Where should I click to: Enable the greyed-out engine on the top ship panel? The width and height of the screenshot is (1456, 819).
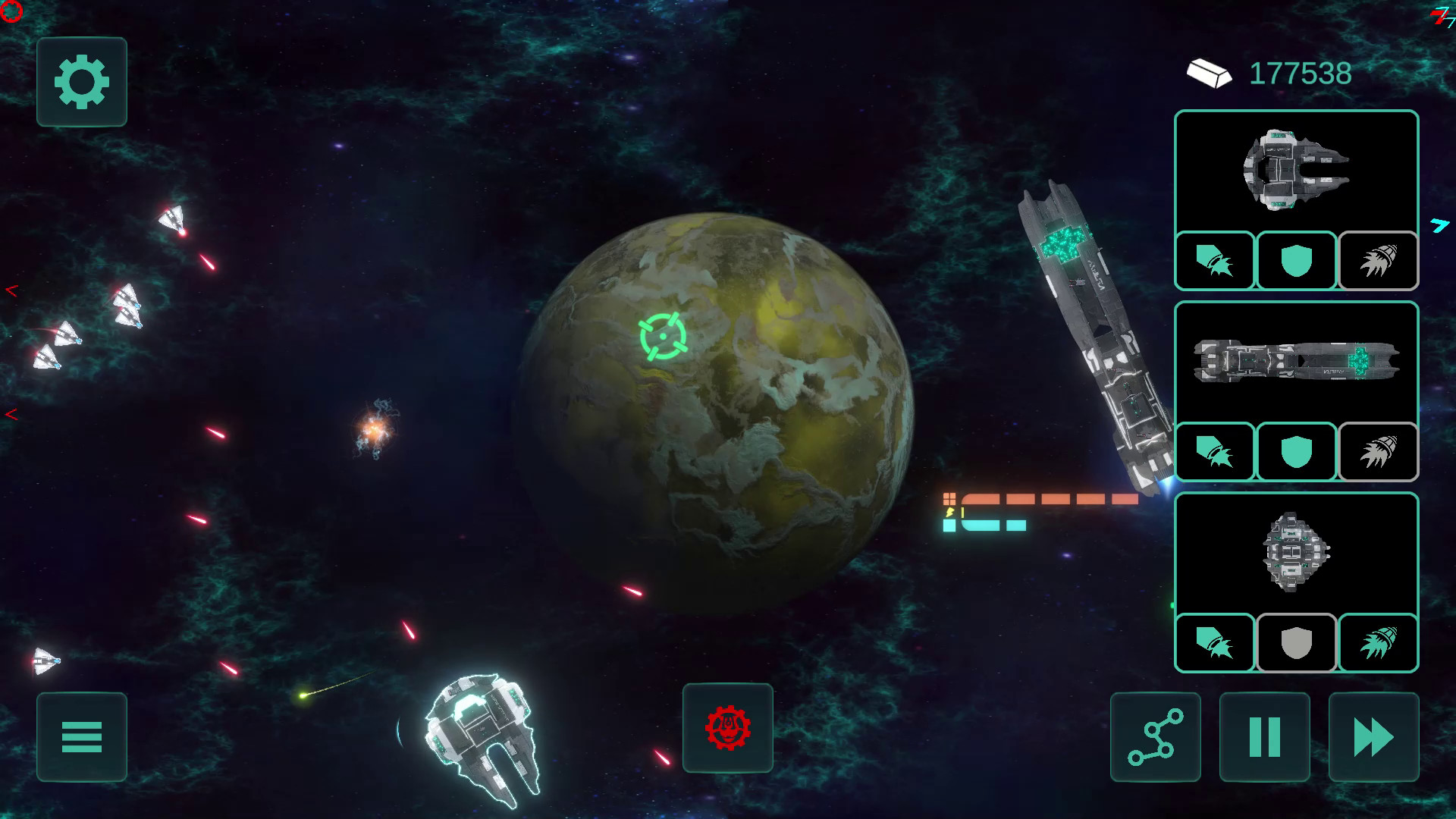pos(1377,261)
